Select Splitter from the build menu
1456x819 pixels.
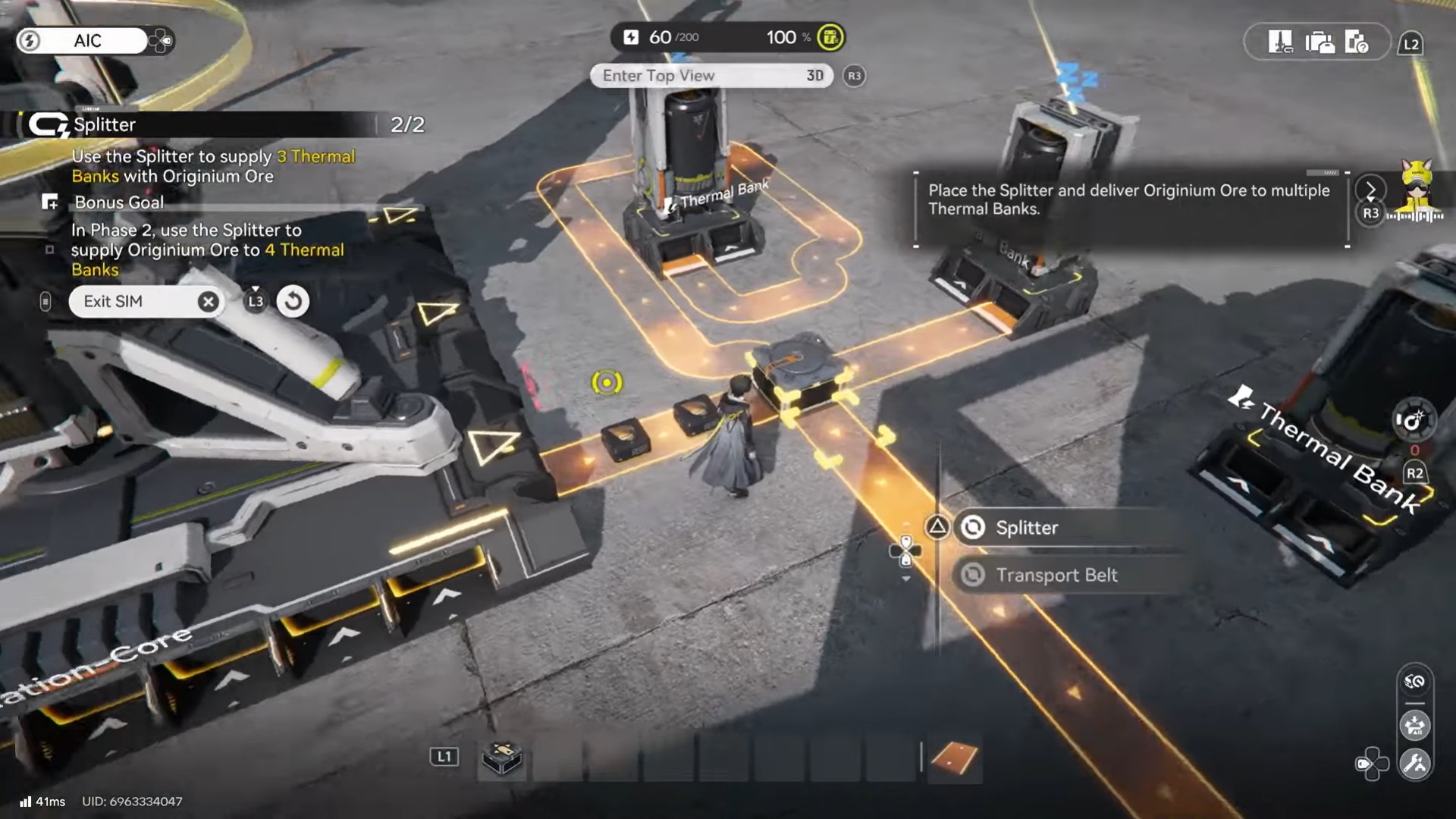tap(1028, 528)
